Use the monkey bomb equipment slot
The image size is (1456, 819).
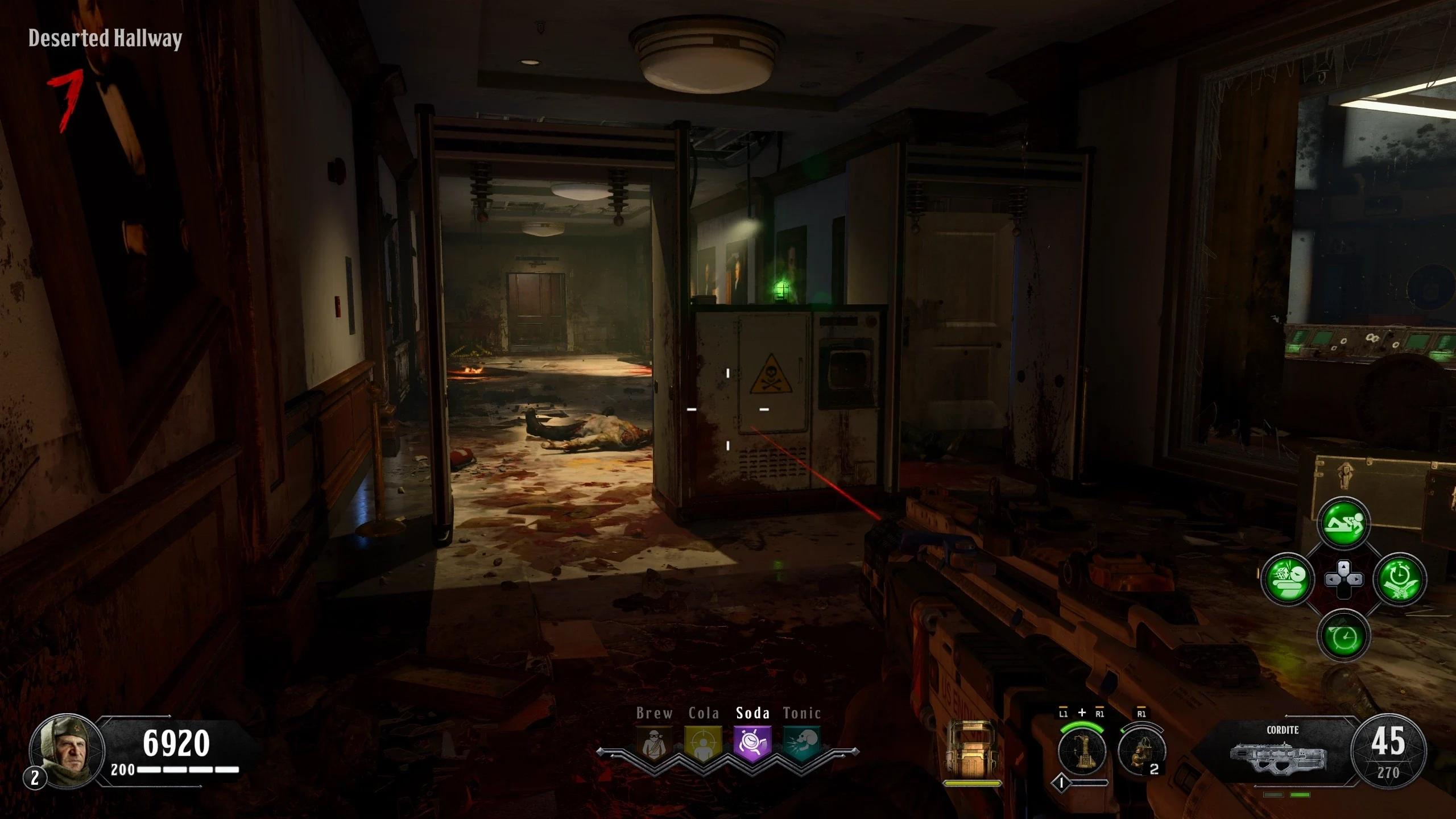(x=1142, y=751)
